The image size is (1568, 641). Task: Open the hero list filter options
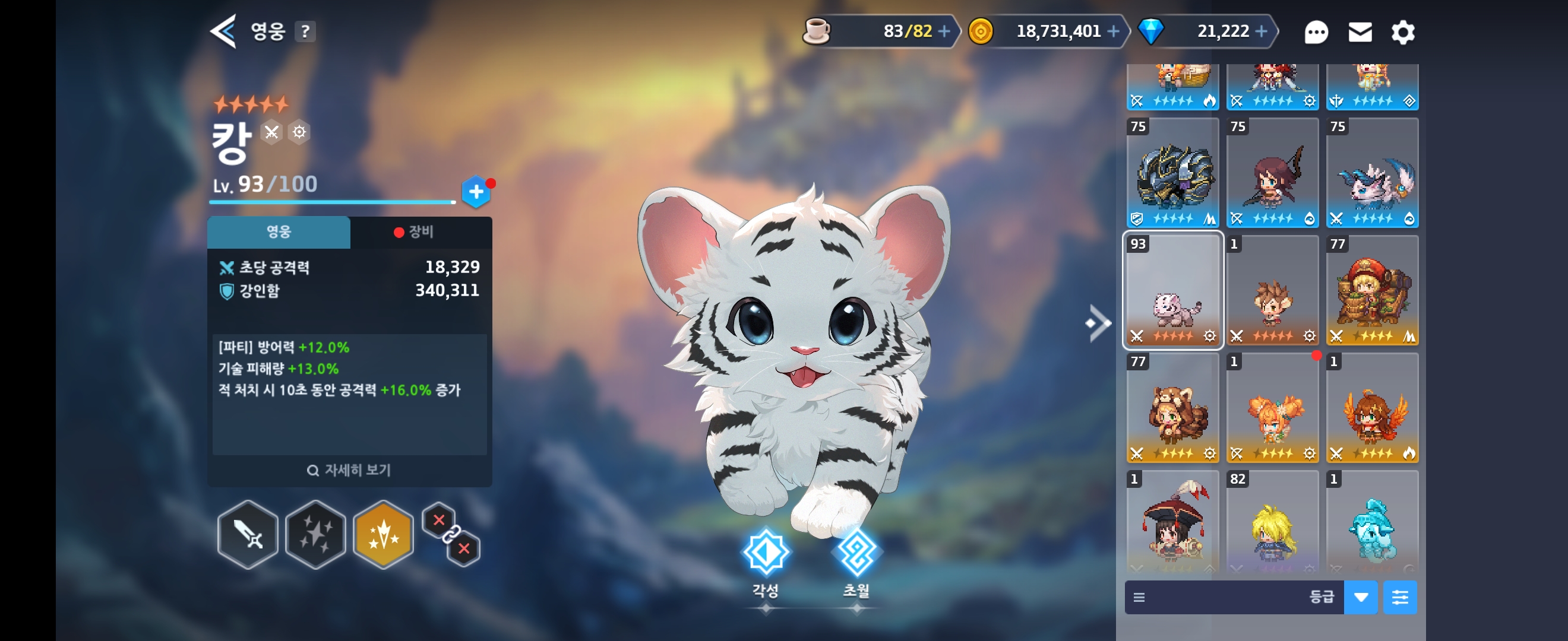(x=1399, y=597)
